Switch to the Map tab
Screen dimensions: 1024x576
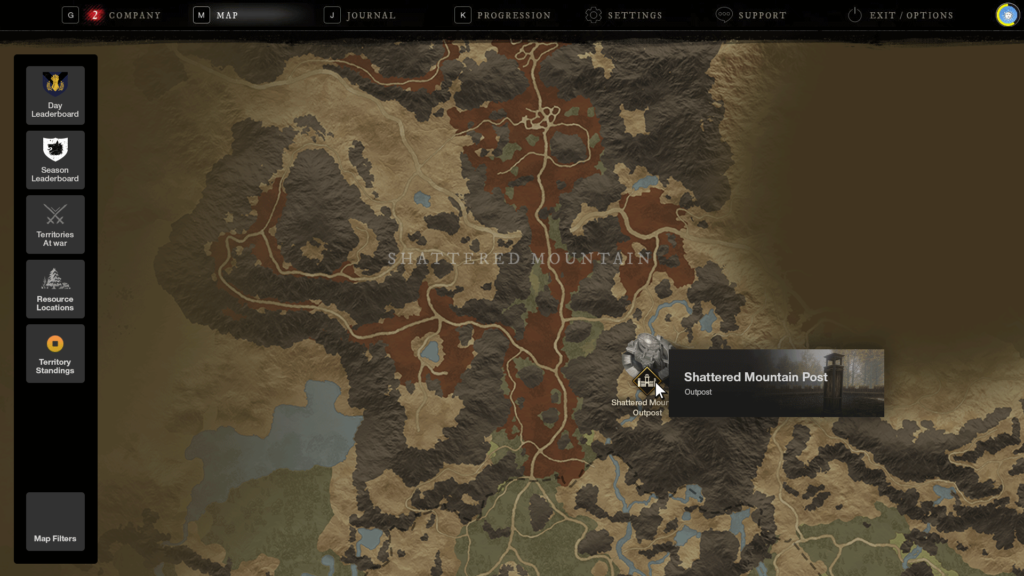(x=227, y=16)
